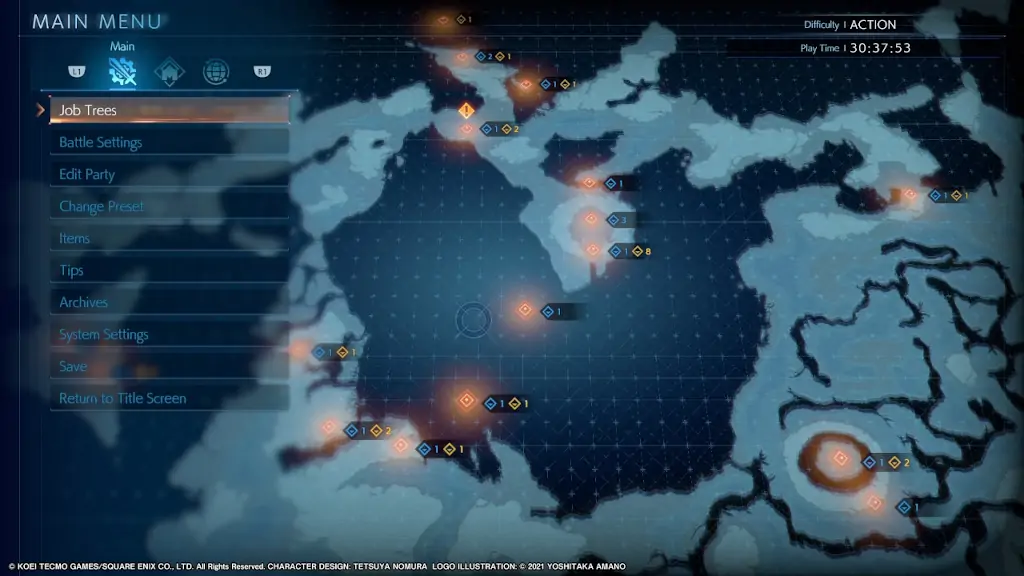The width and height of the screenshot is (1024, 576).
Task: Switch to the house icon tab
Action: [x=169, y=72]
